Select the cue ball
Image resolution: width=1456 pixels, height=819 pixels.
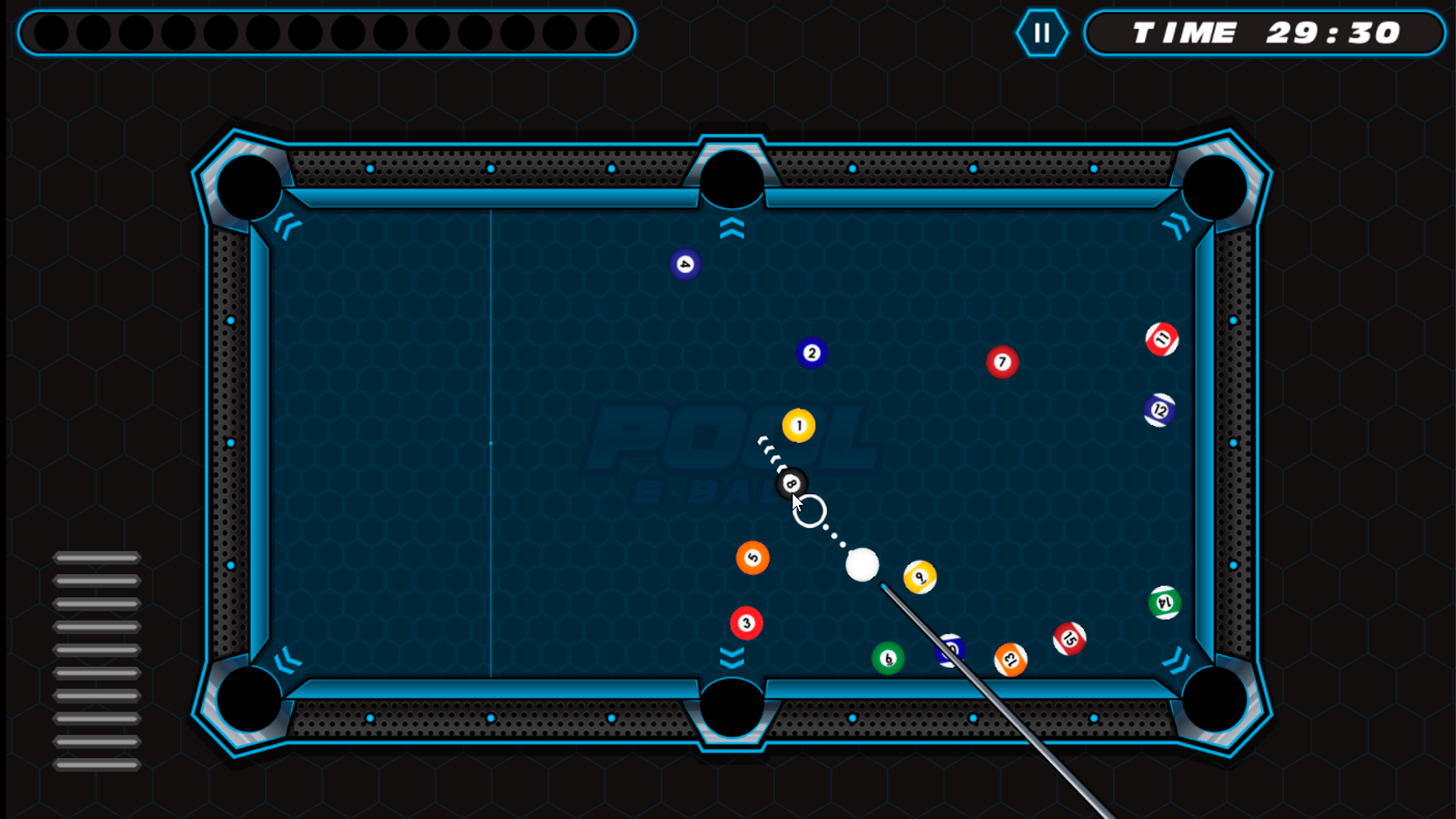[861, 566]
